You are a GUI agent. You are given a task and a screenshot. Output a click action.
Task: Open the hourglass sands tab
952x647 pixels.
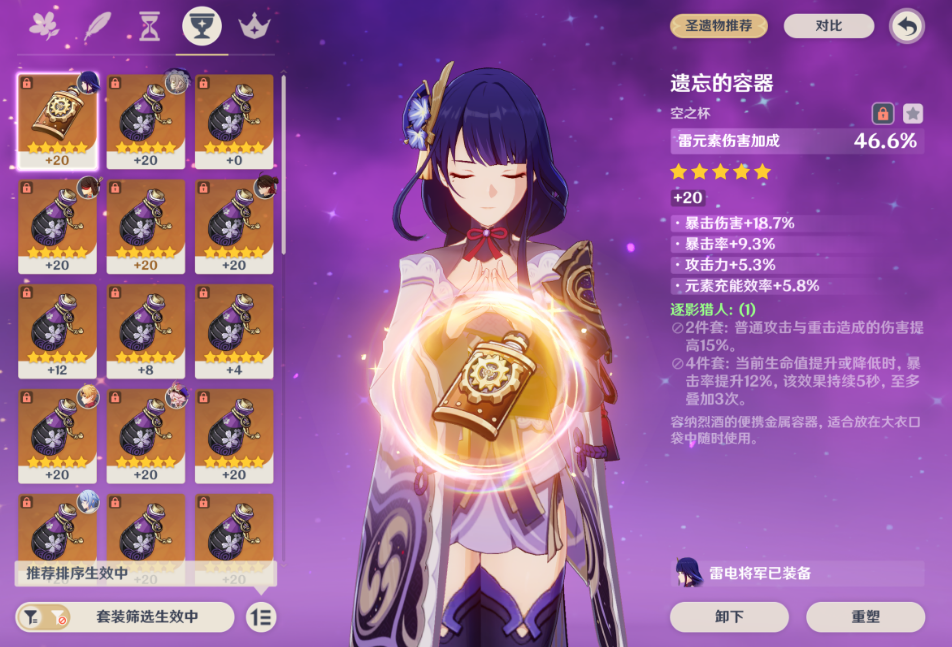click(x=150, y=26)
